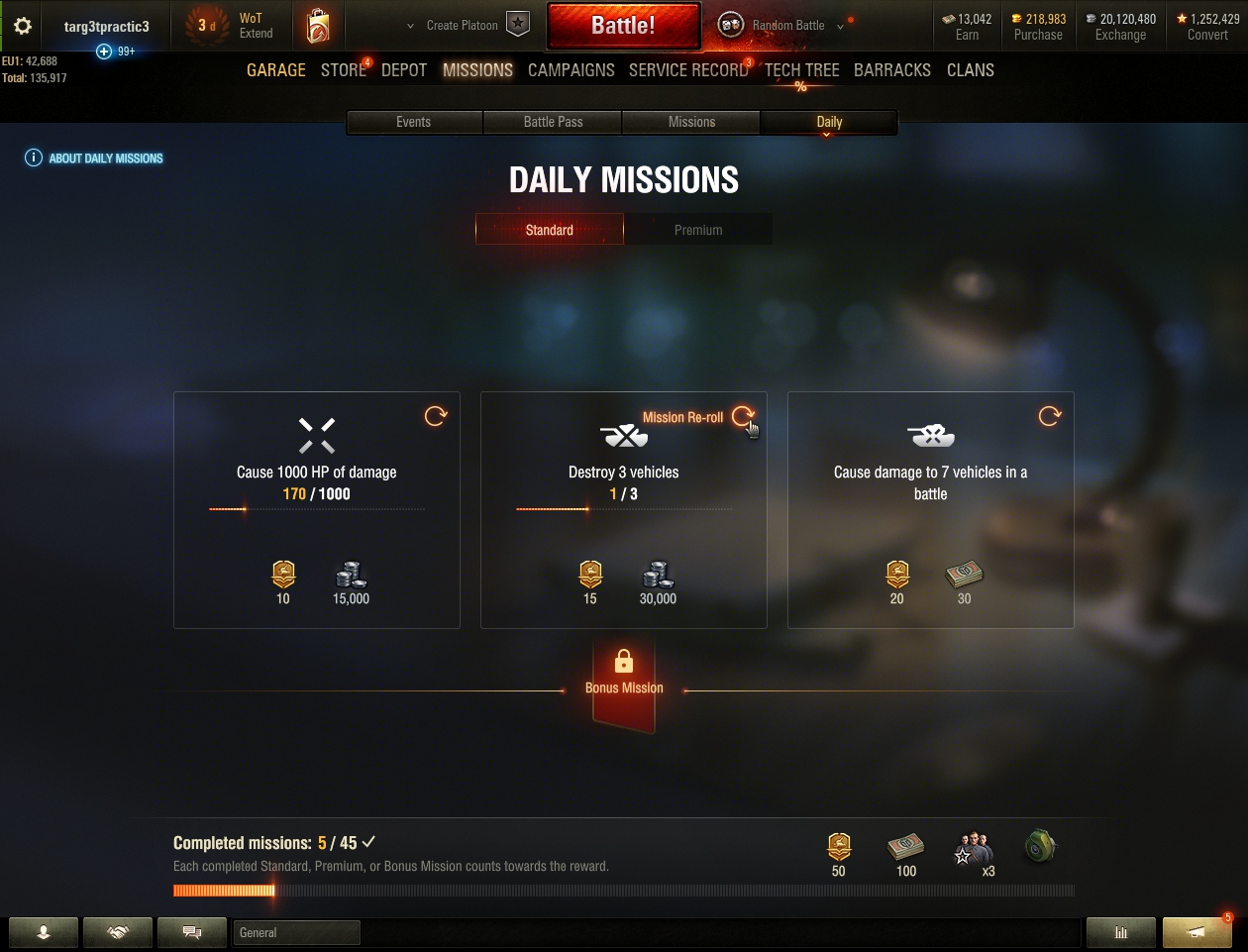Viewport: 1248px width, 952px height.
Task: Start the fight with the Battle! button
Action: pyautogui.click(x=623, y=26)
